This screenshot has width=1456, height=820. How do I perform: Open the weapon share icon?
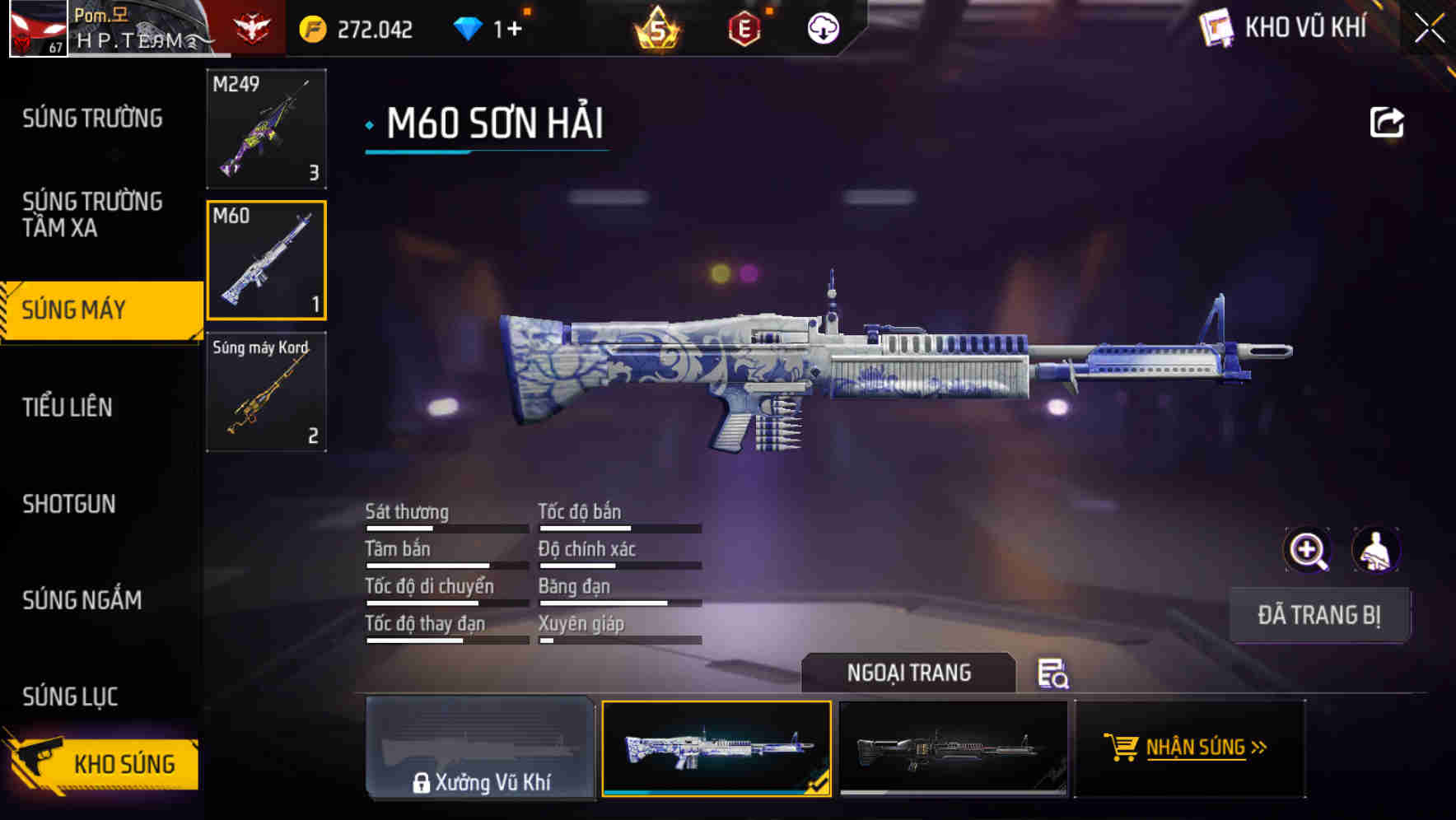point(1388,122)
